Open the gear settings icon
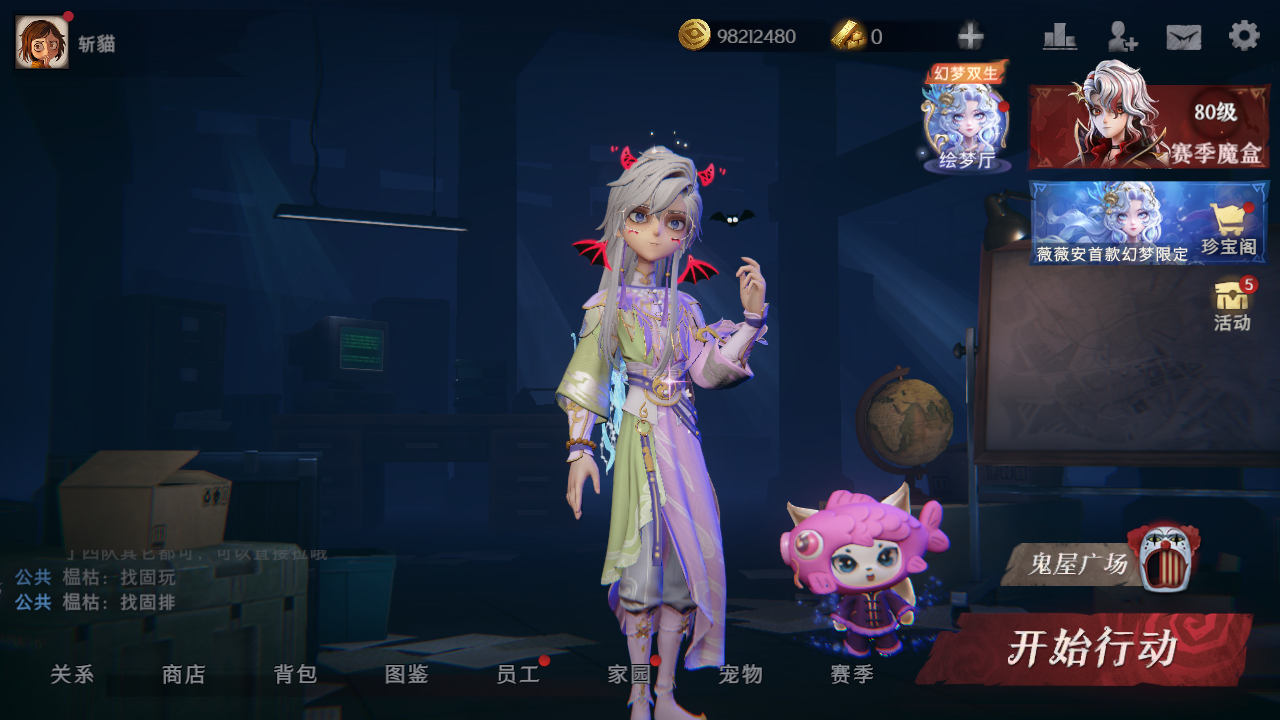Screen dimensions: 1280x720 click(1244, 36)
